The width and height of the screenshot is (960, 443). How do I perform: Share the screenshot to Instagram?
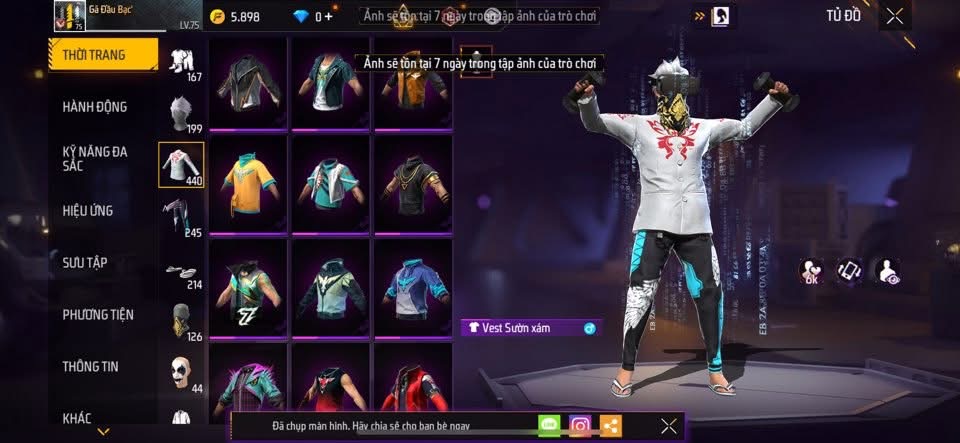[x=580, y=426]
